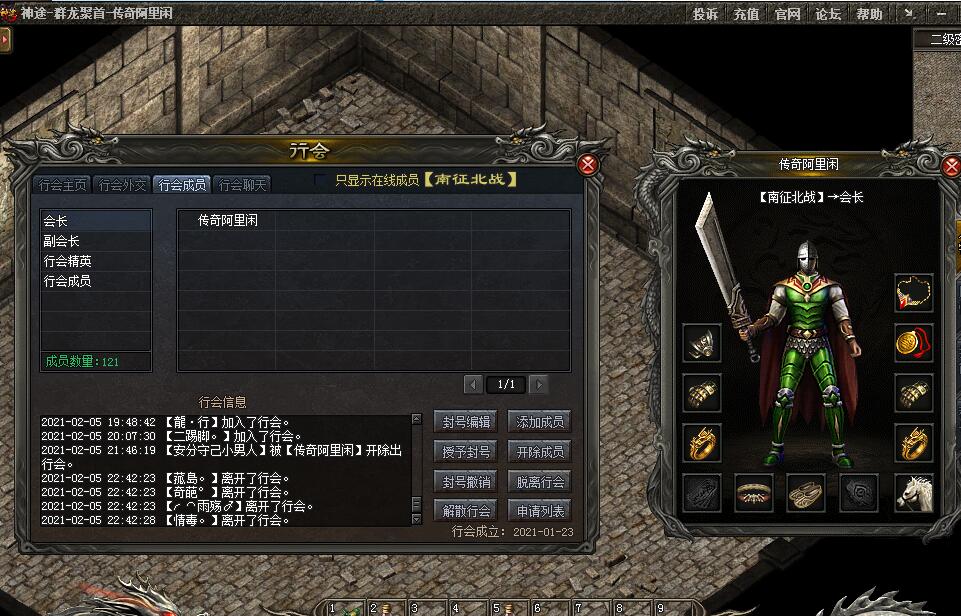Screen dimensions: 961x616
Task: Close the guild window
Action: [x=589, y=165]
